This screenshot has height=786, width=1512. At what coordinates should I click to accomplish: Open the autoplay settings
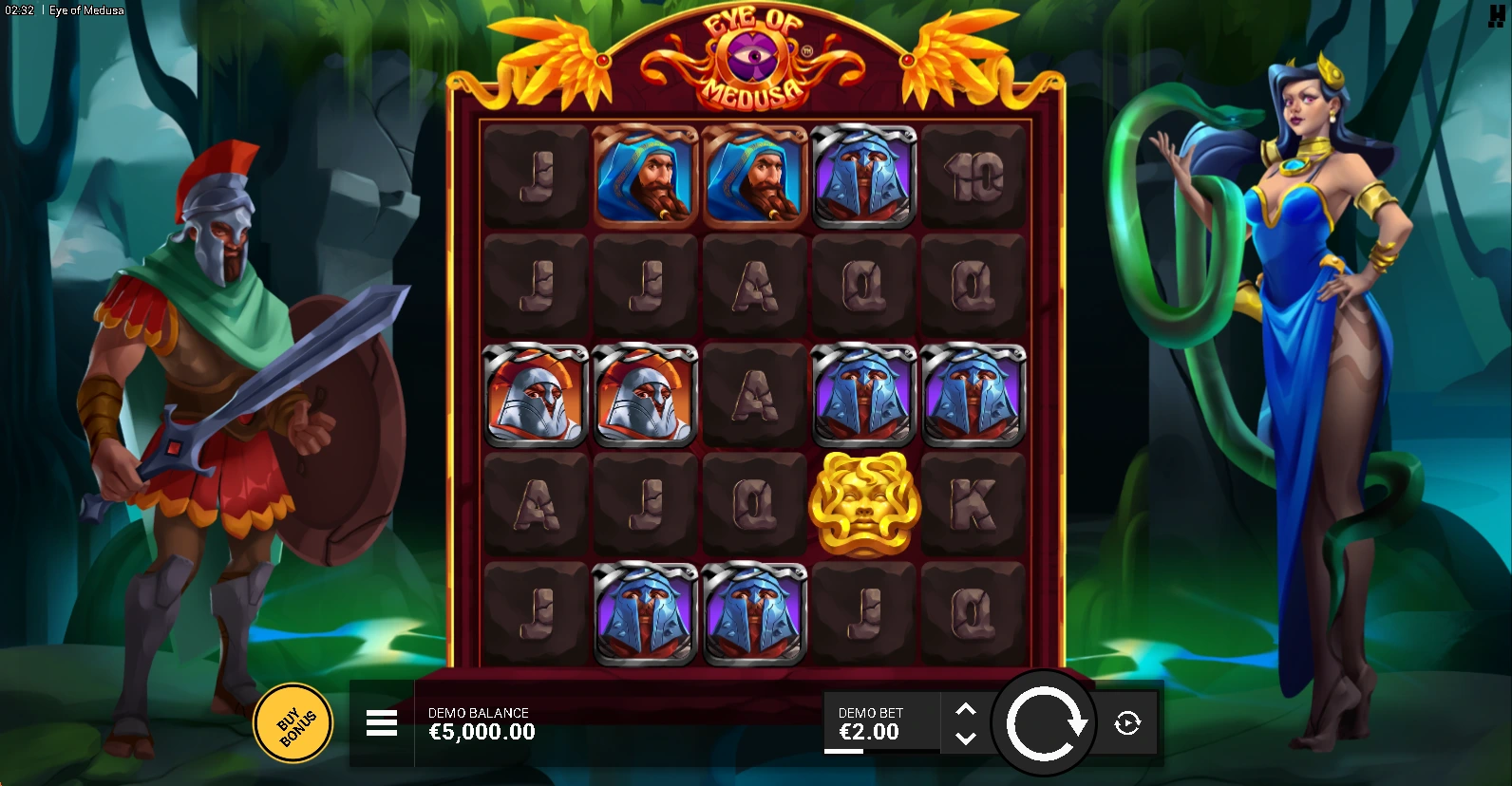coord(1127,723)
